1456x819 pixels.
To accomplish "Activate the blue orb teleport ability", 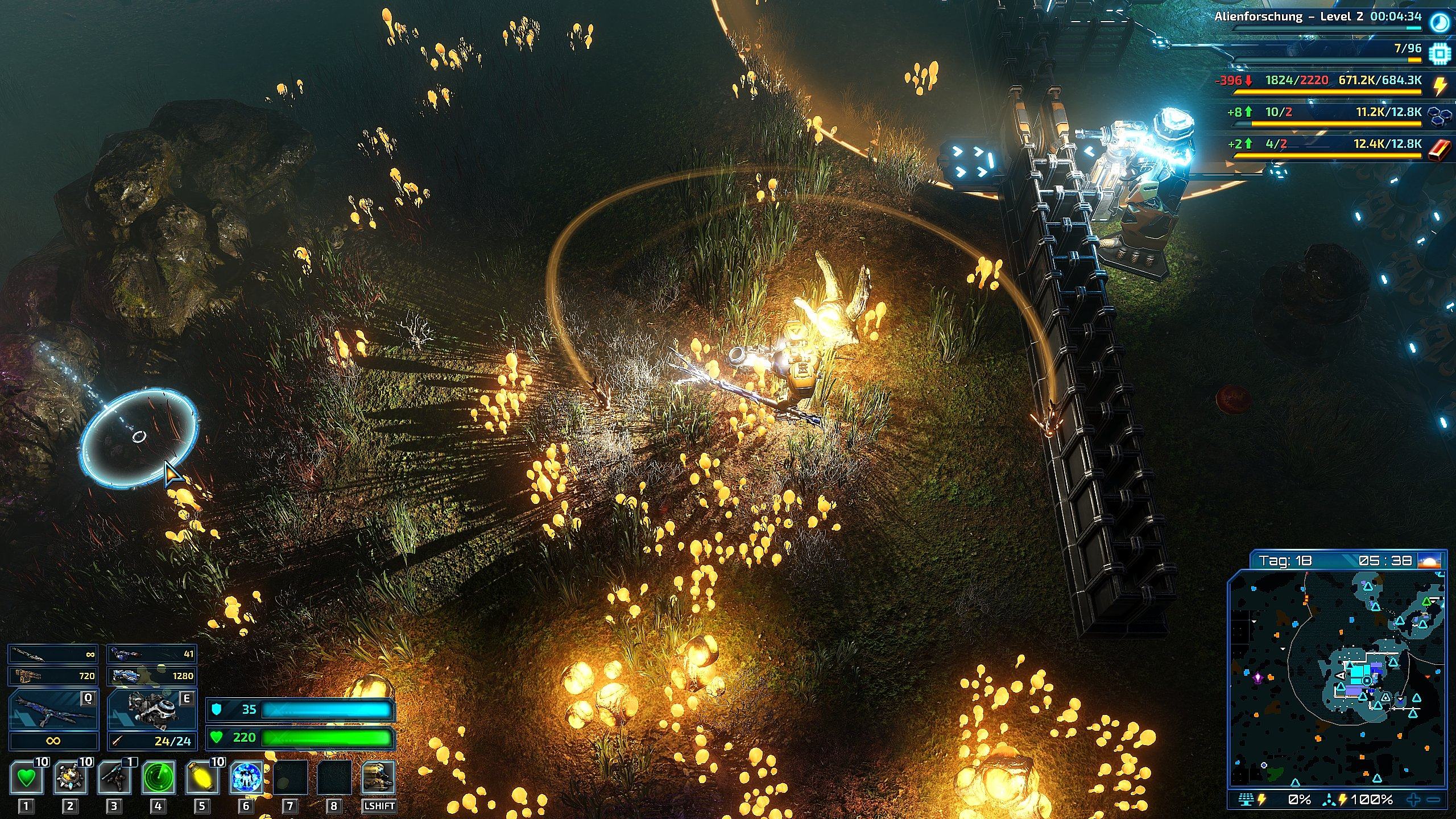I will [x=246, y=778].
